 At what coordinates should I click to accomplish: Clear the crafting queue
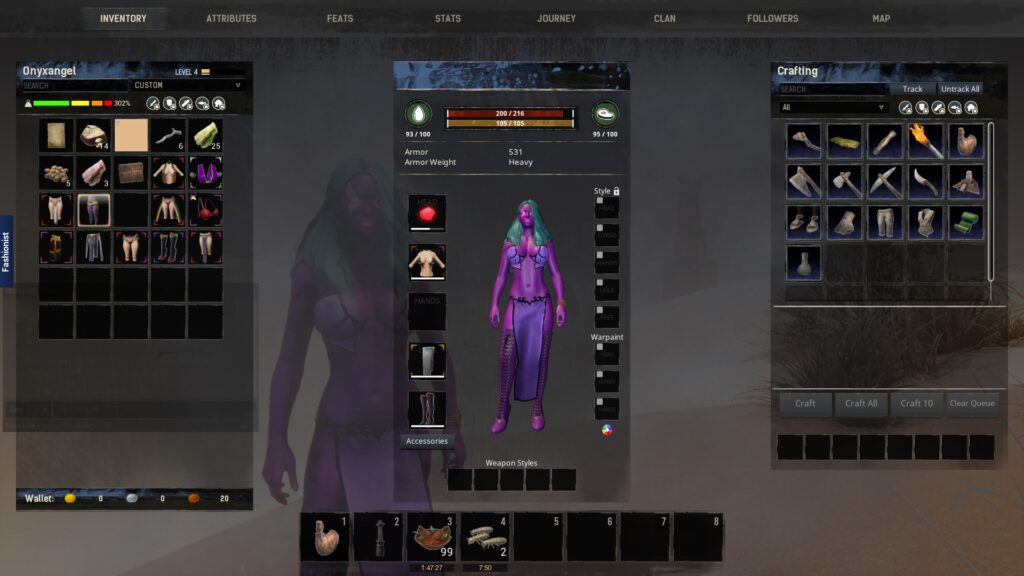click(971, 403)
